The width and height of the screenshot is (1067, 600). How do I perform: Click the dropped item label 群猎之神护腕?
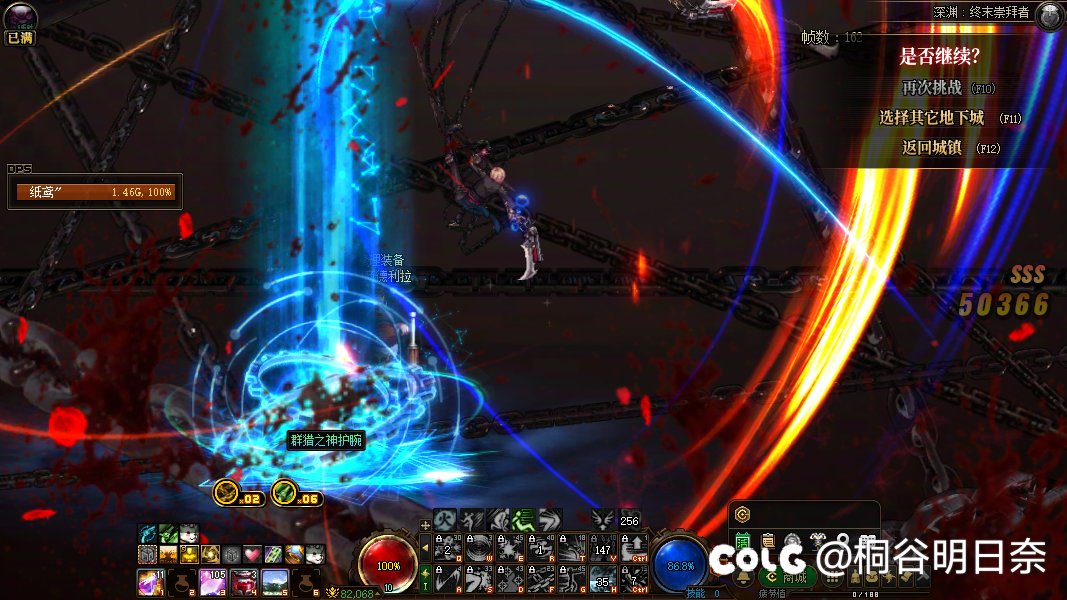[325, 441]
